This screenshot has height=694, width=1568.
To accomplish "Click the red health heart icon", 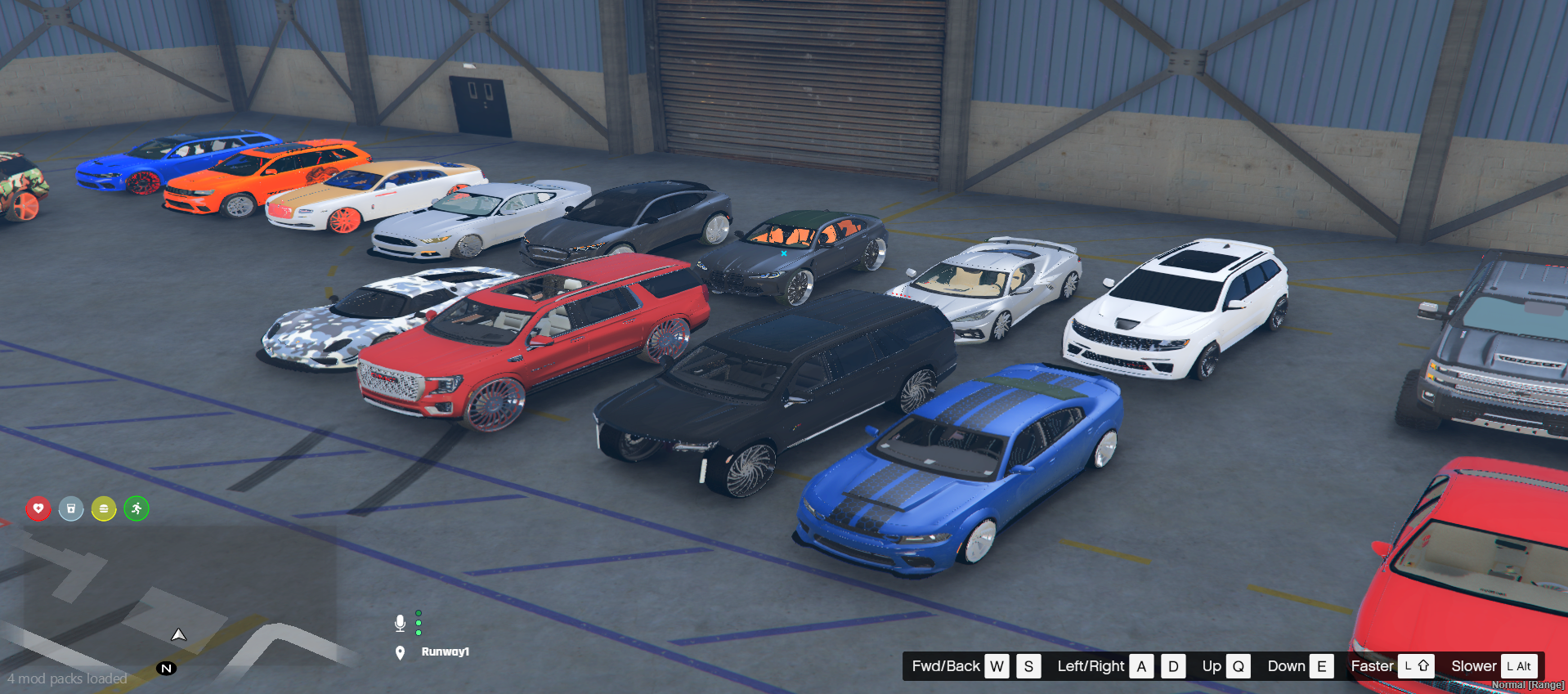I will (x=38, y=508).
